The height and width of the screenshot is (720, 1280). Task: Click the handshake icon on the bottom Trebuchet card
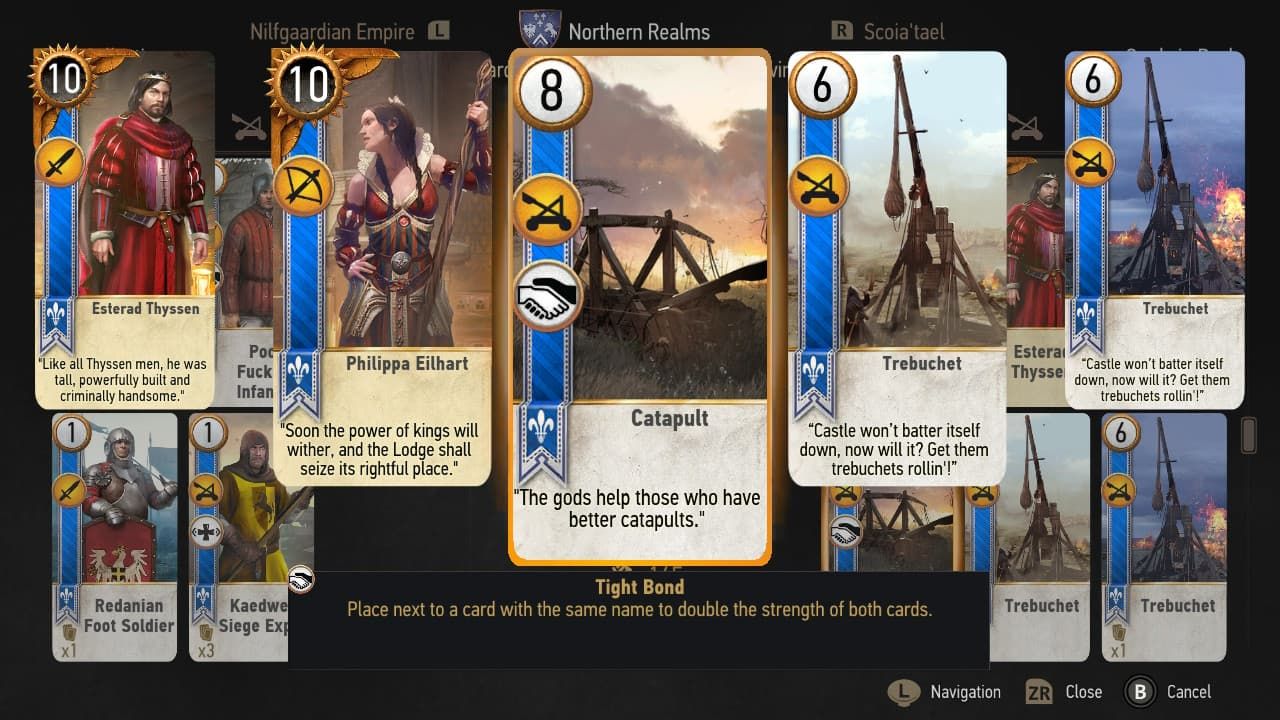coord(846,532)
